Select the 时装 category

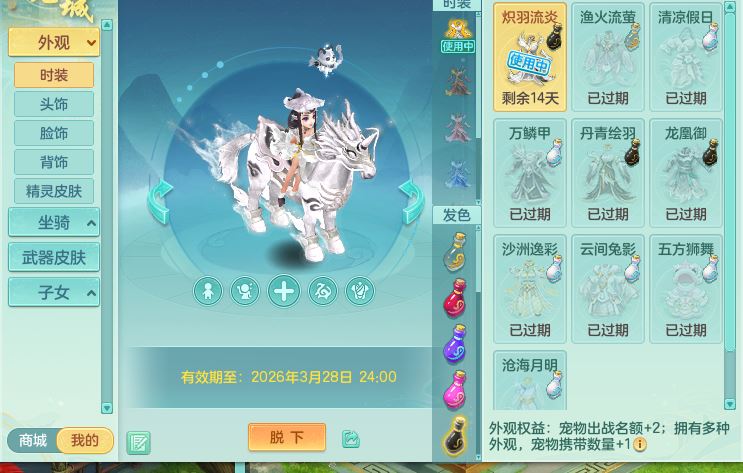(54, 75)
